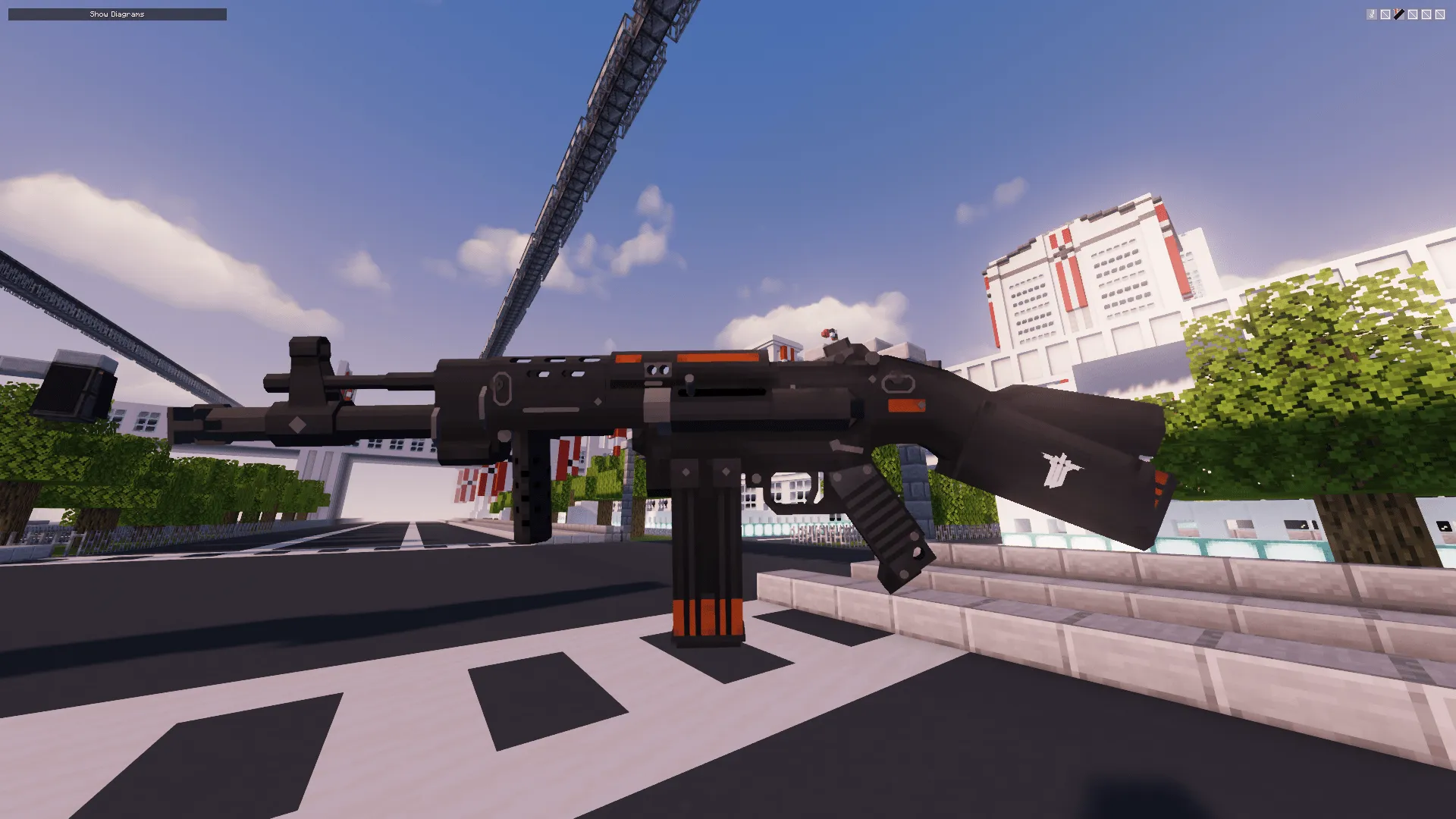Click the fourth hotbar slot
Screen dimensions: 1456x819
pos(1413,14)
